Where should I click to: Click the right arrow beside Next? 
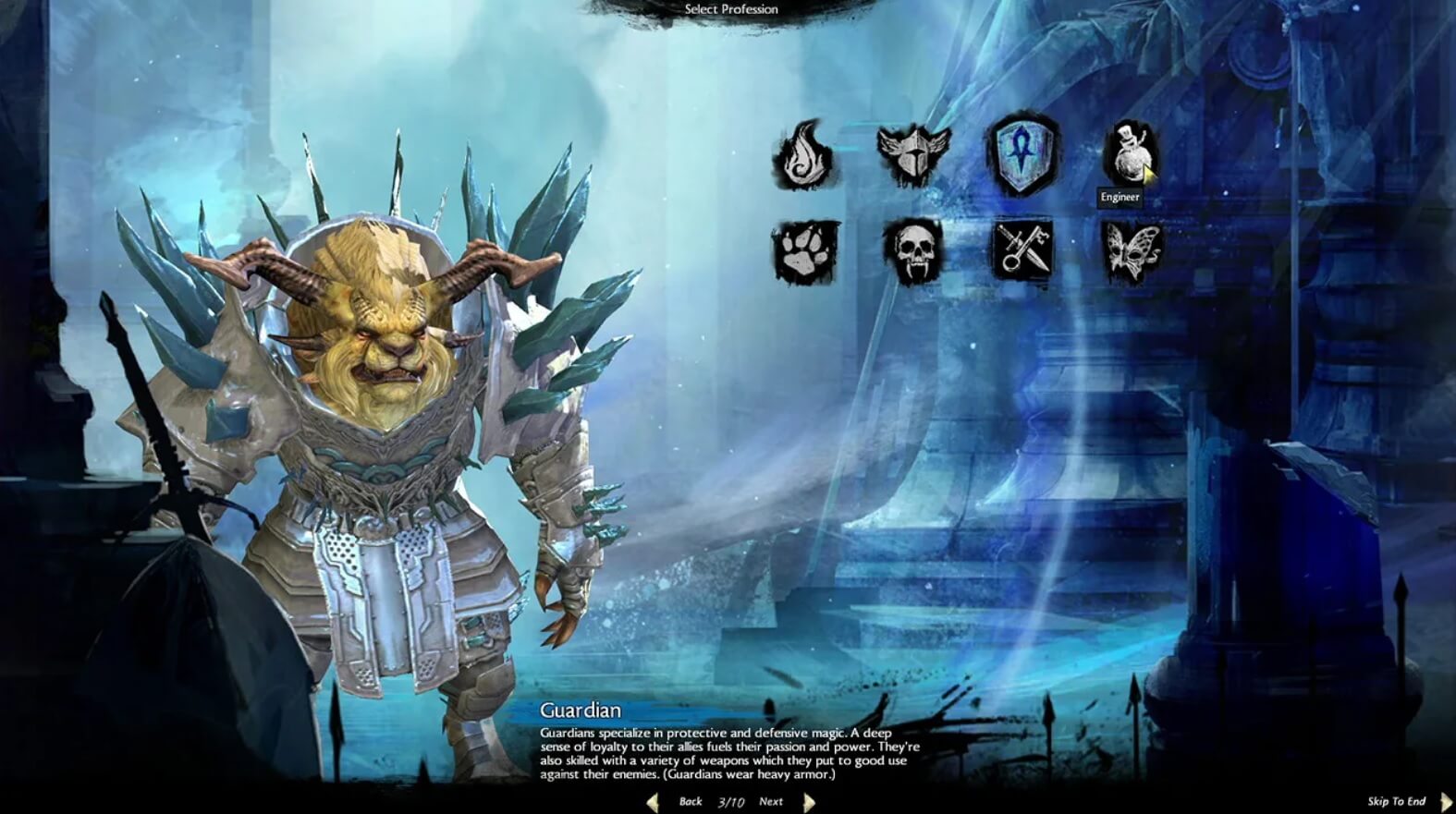click(x=807, y=801)
